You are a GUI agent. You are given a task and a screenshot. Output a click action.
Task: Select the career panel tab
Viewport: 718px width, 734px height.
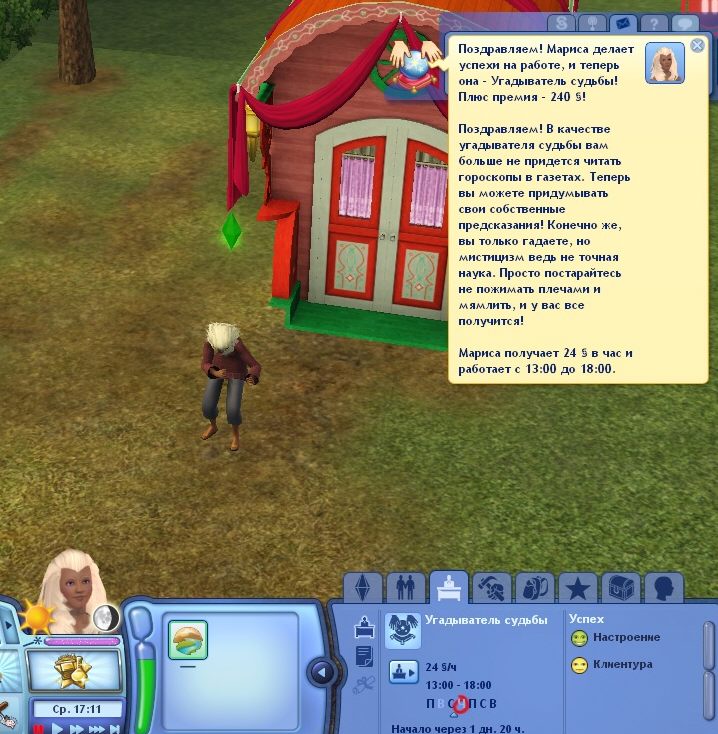pos(449,586)
